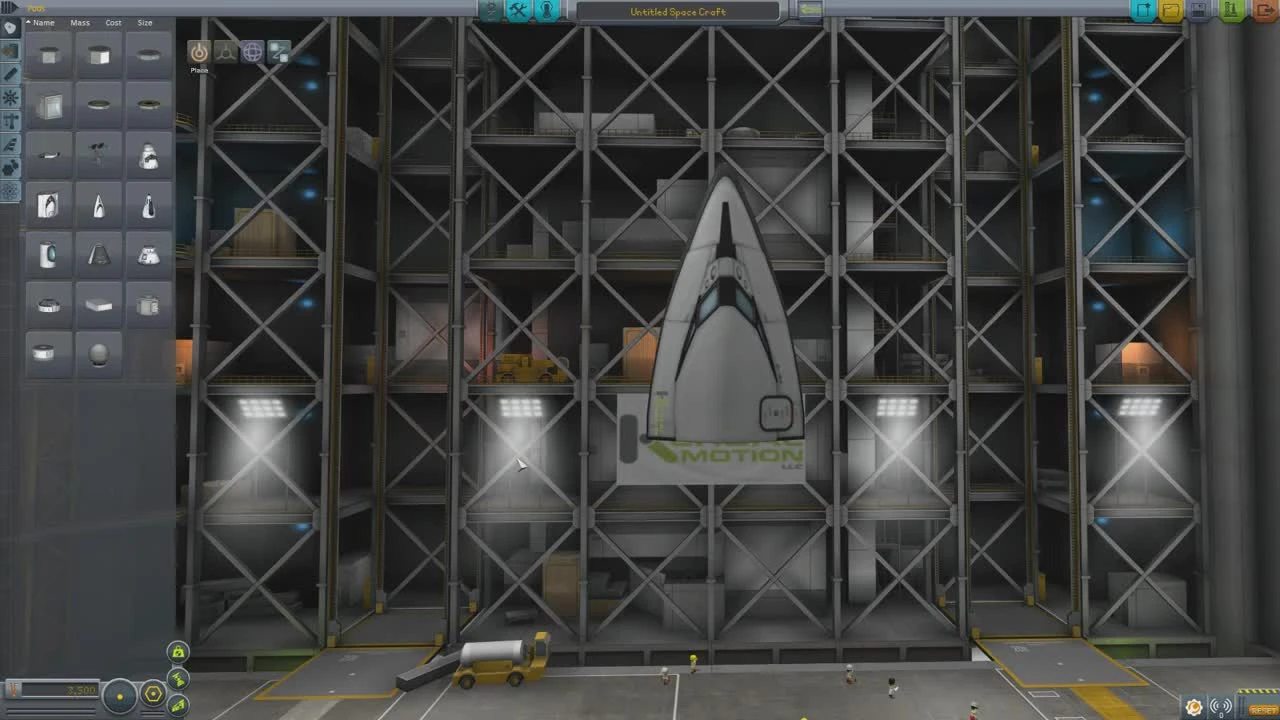Rename the Untitled Space Craft field
The height and width of the screenshot is (720, 1280).
pyautogui.click(x=680, y=11)
